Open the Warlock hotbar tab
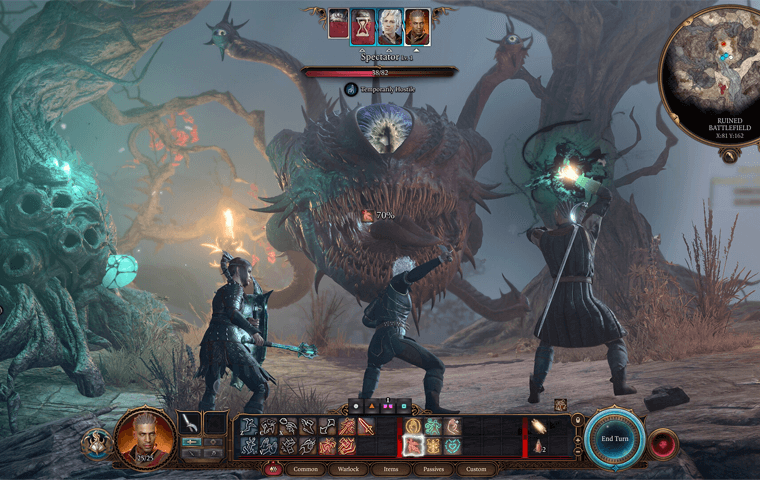 click(349, 469)
